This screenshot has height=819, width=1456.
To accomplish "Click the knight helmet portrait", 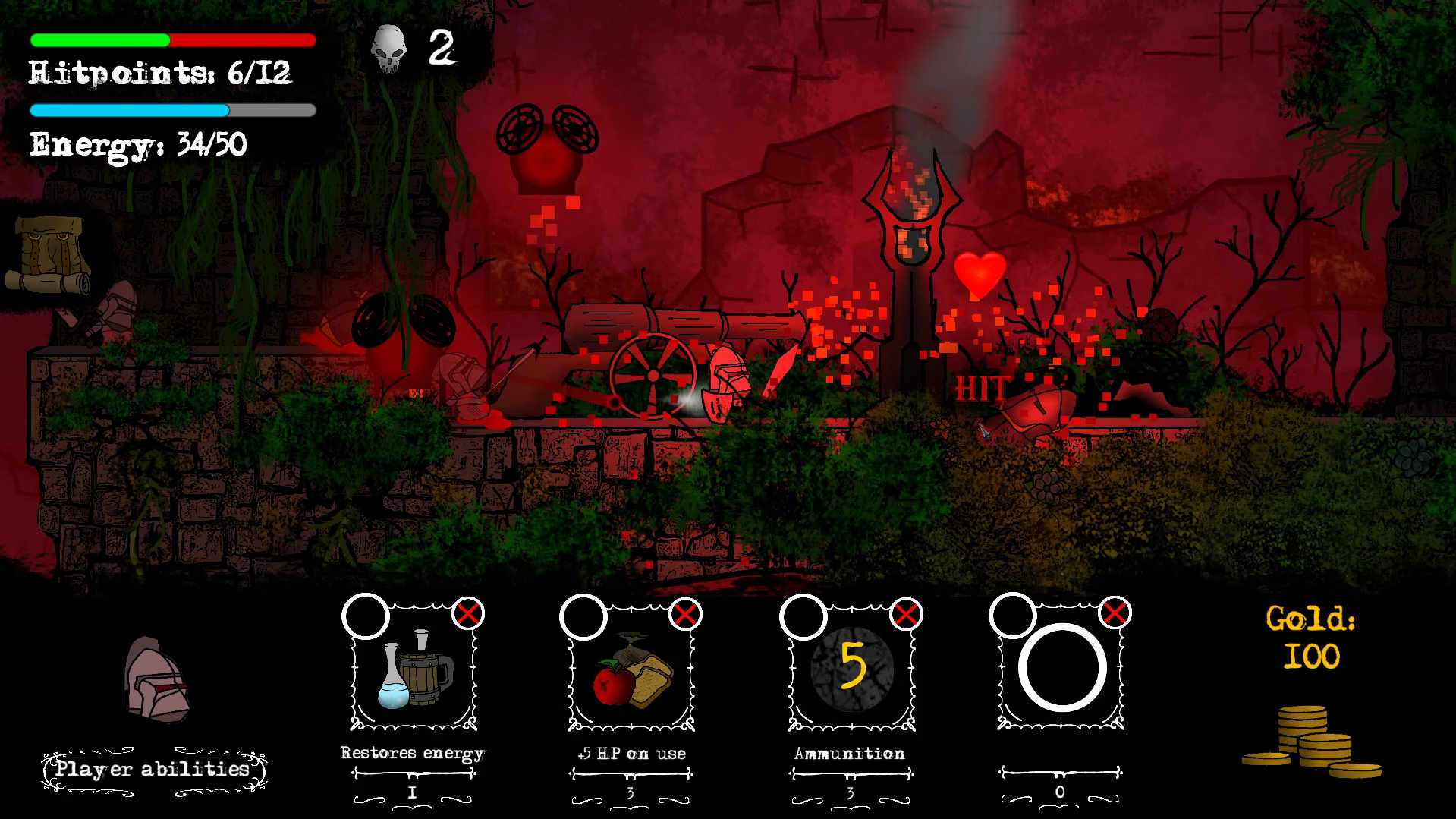I will [158, 679].
